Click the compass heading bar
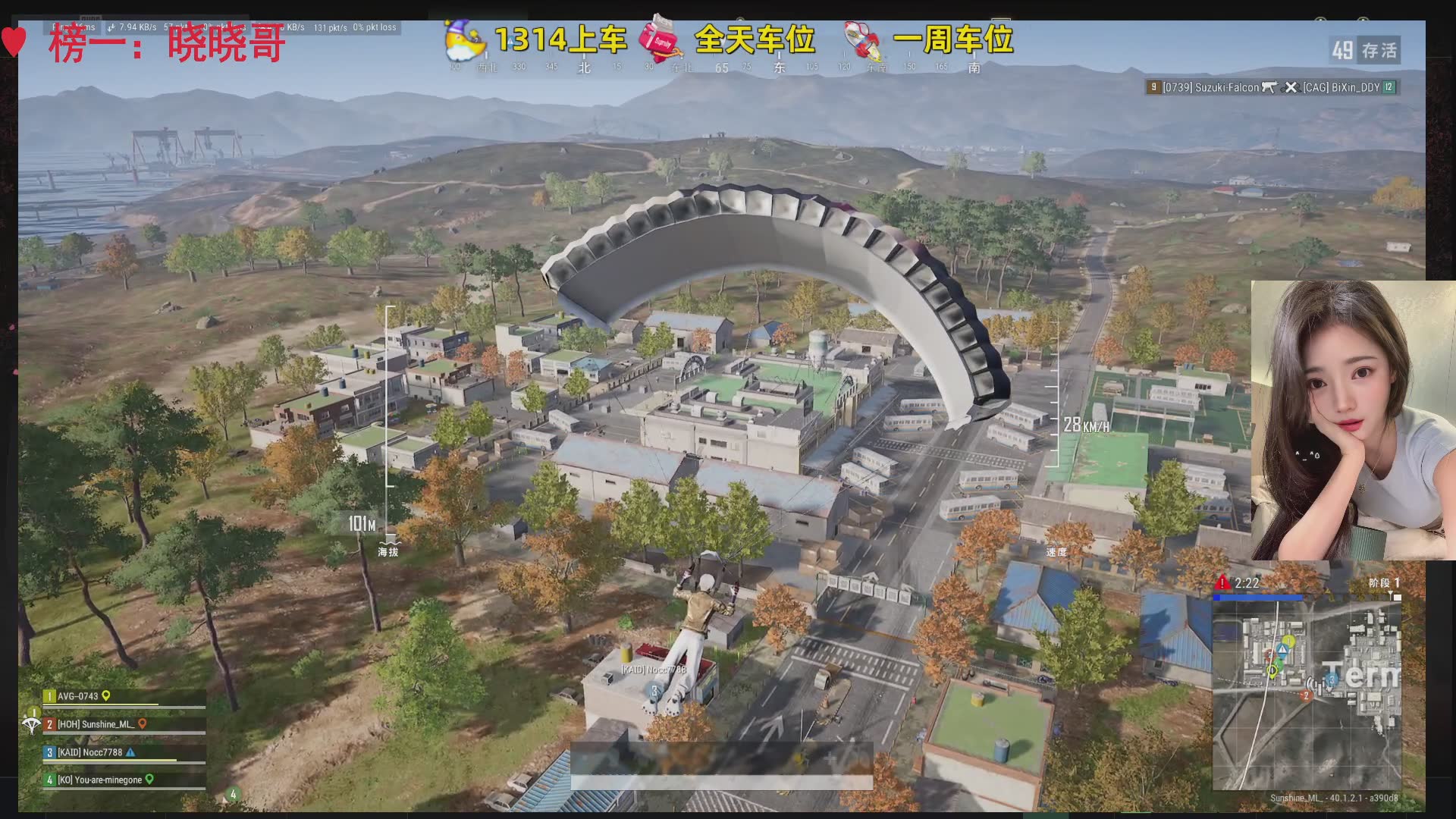 click(x=713, y=67)
